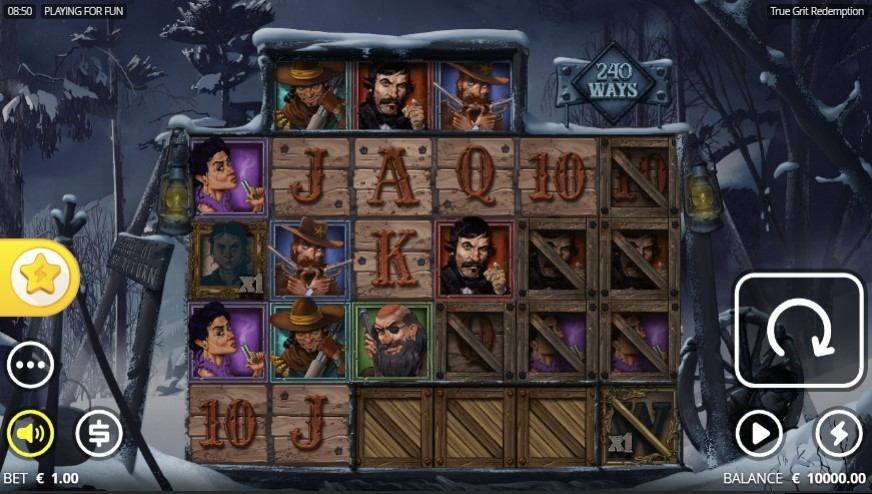The width and height of the screenshot is (872, 494).
Task: Enable turbo mode with the lightning button
Action: tap(838, 433)
